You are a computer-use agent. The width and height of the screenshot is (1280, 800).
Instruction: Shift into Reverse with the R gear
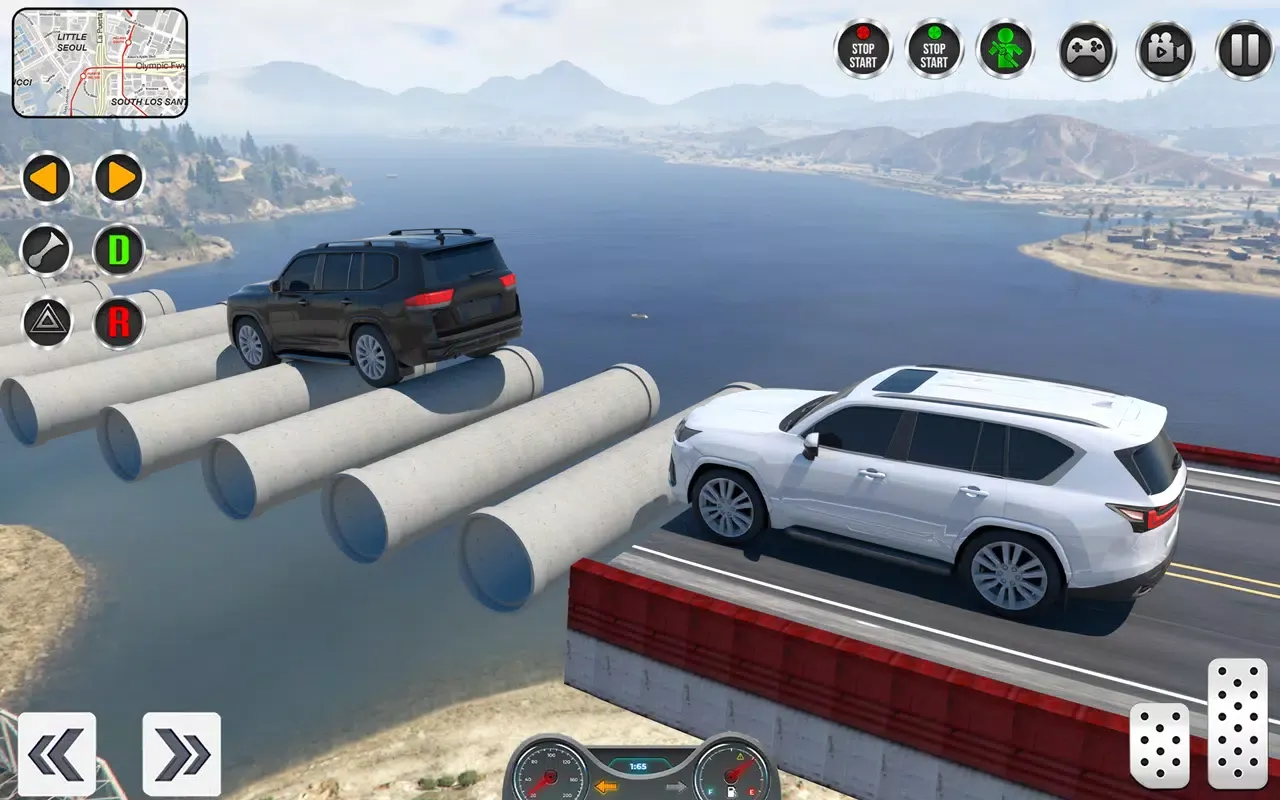tap(117, 320)
